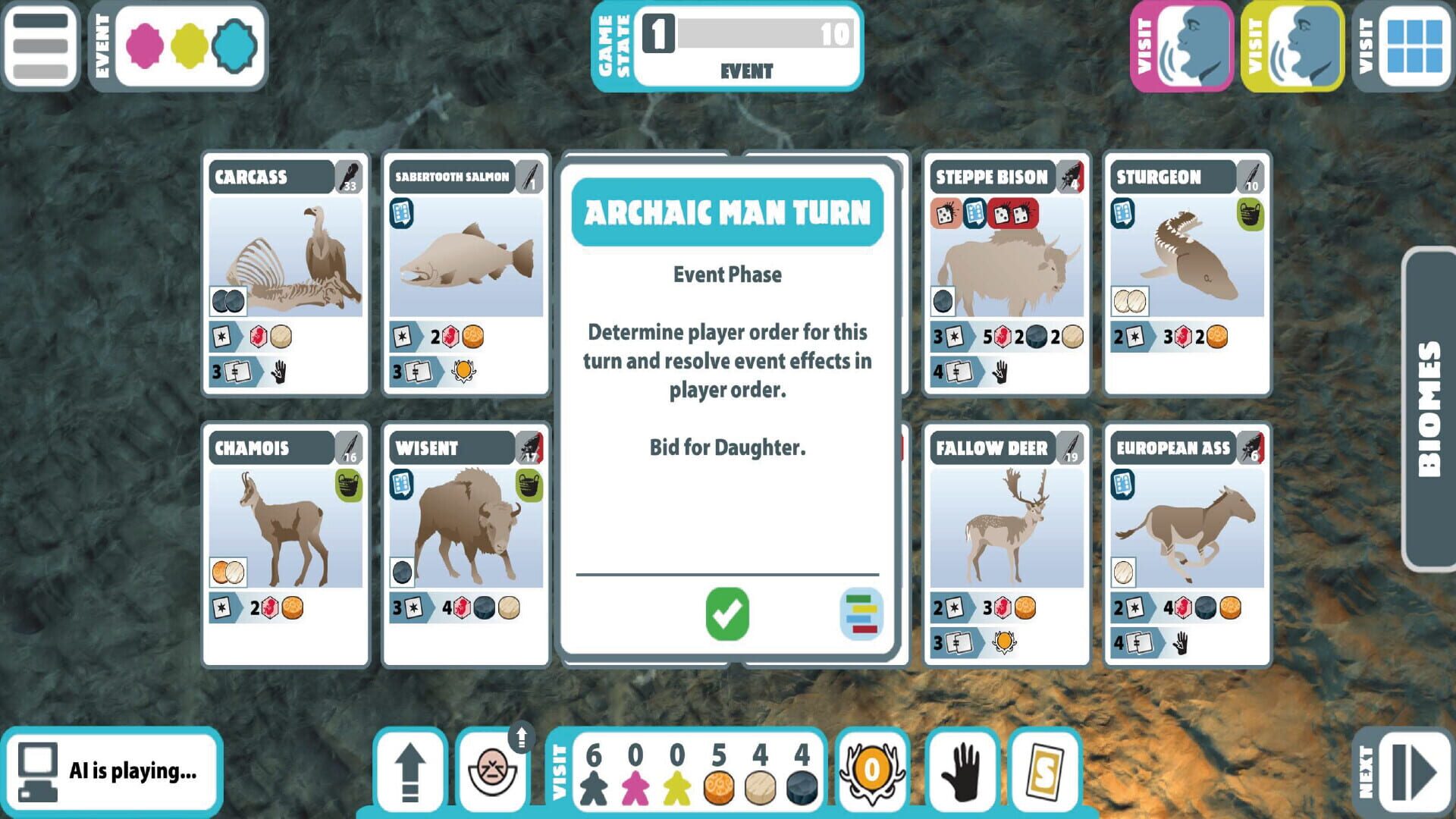1456x819 pixels.
Task: Select the Steppe Bison animal card
Action: click(x=1006, y=273)
